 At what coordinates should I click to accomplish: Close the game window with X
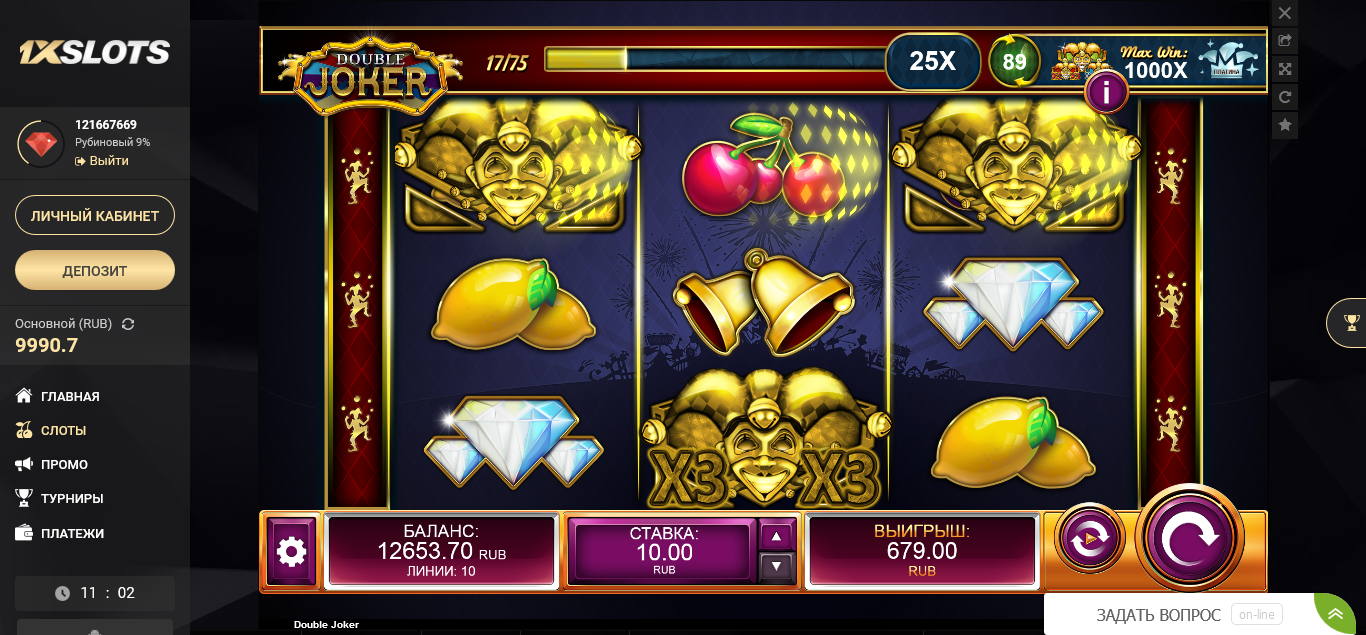1285,13
